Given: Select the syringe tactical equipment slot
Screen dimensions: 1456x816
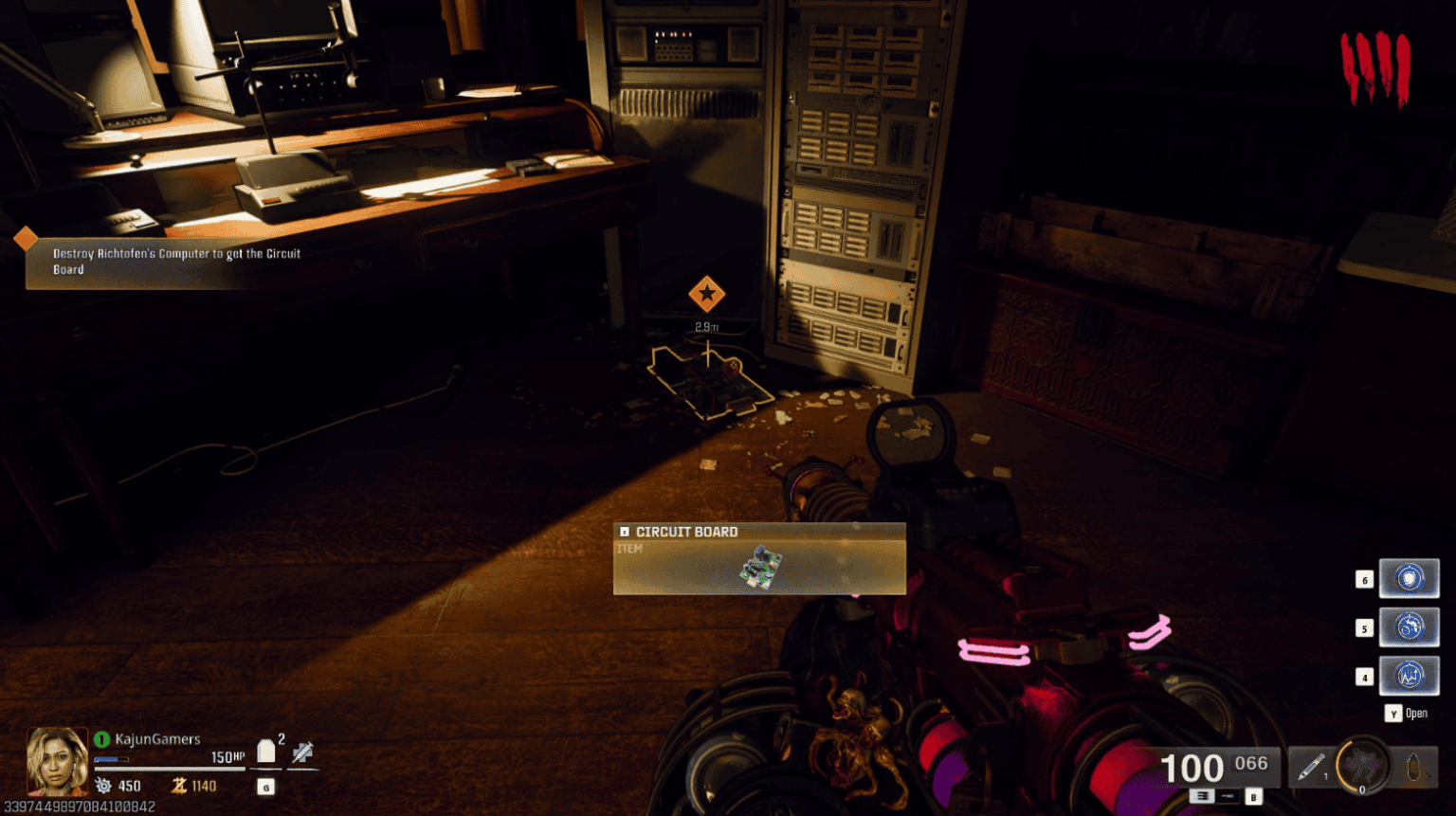Looking at the screenshot, I should (1311, 767).
